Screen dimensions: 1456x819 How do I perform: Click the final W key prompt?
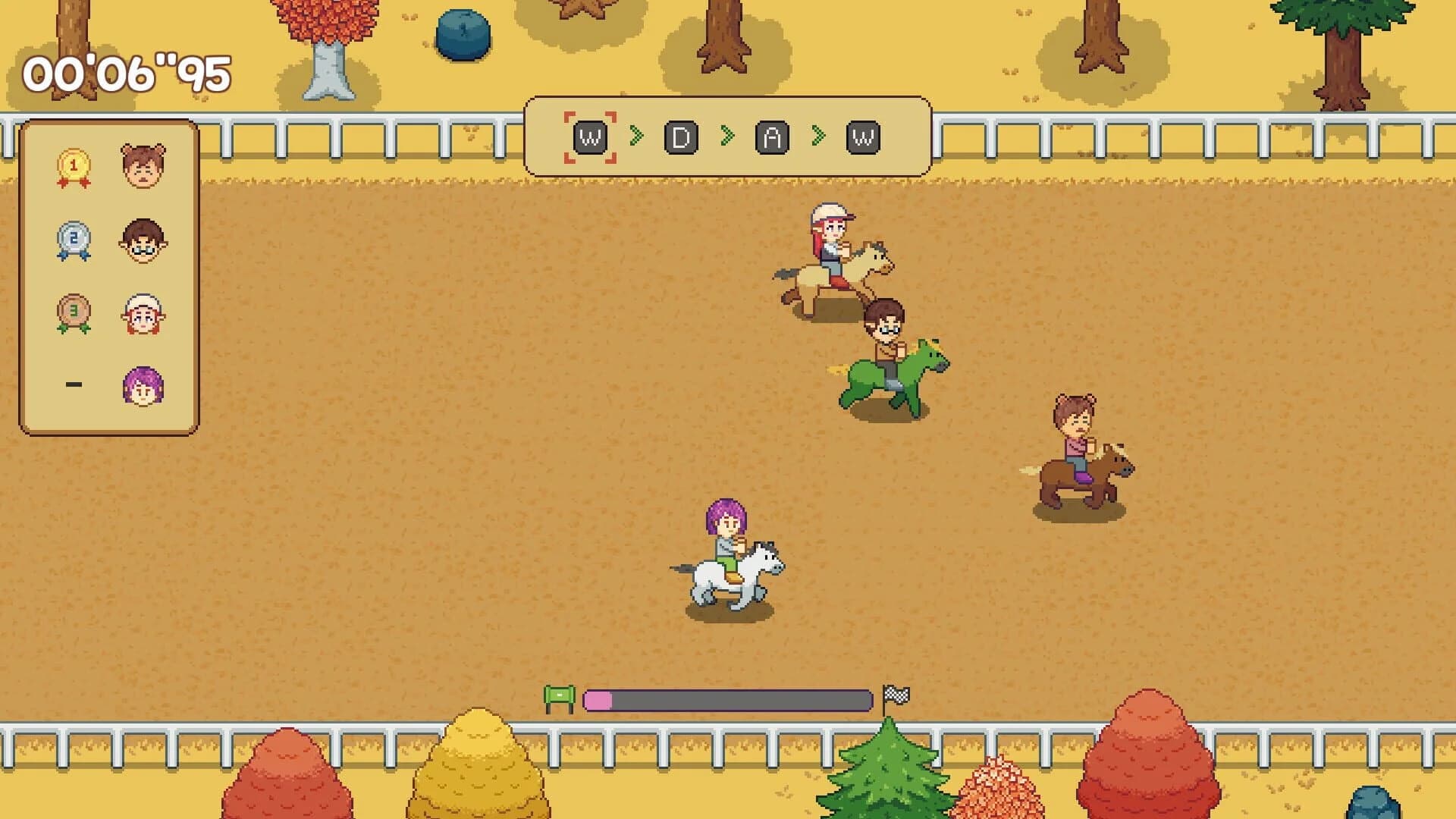[x=861, y=136]
